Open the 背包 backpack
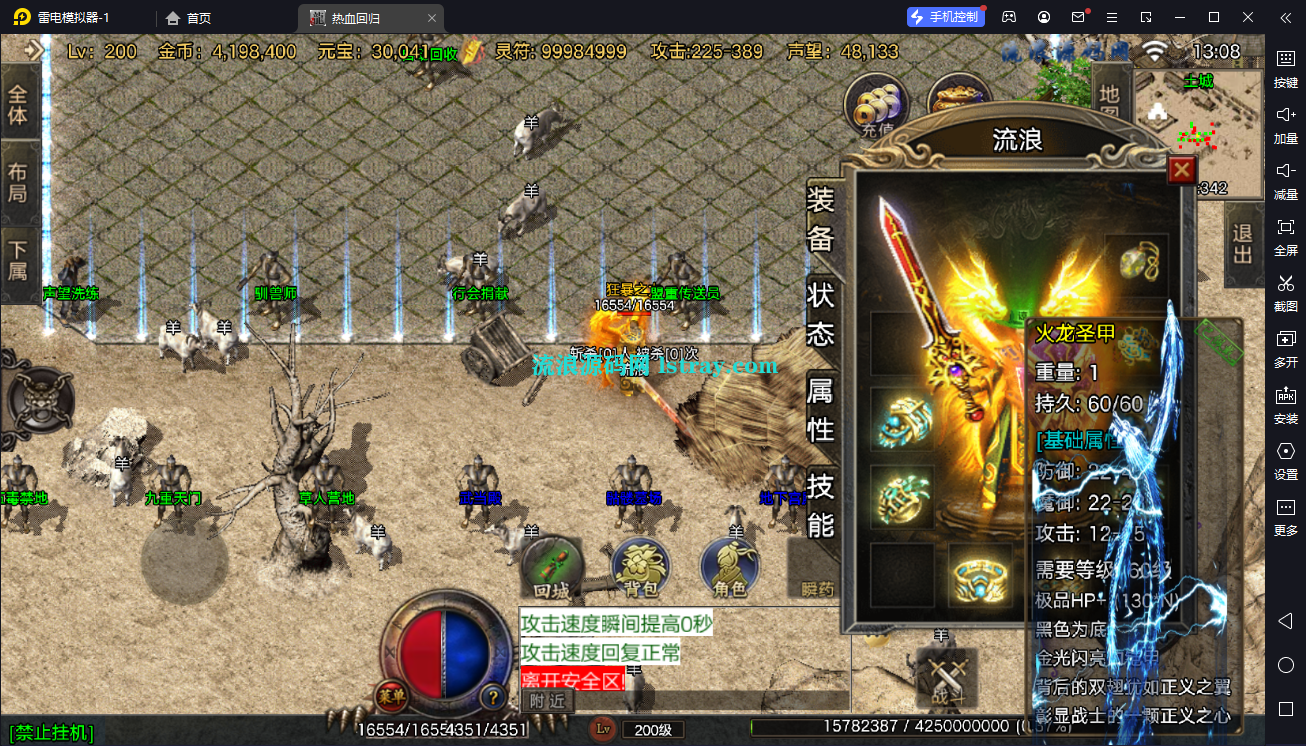Viewport: 1306px width, 746px height. click(x=640, y=568)
